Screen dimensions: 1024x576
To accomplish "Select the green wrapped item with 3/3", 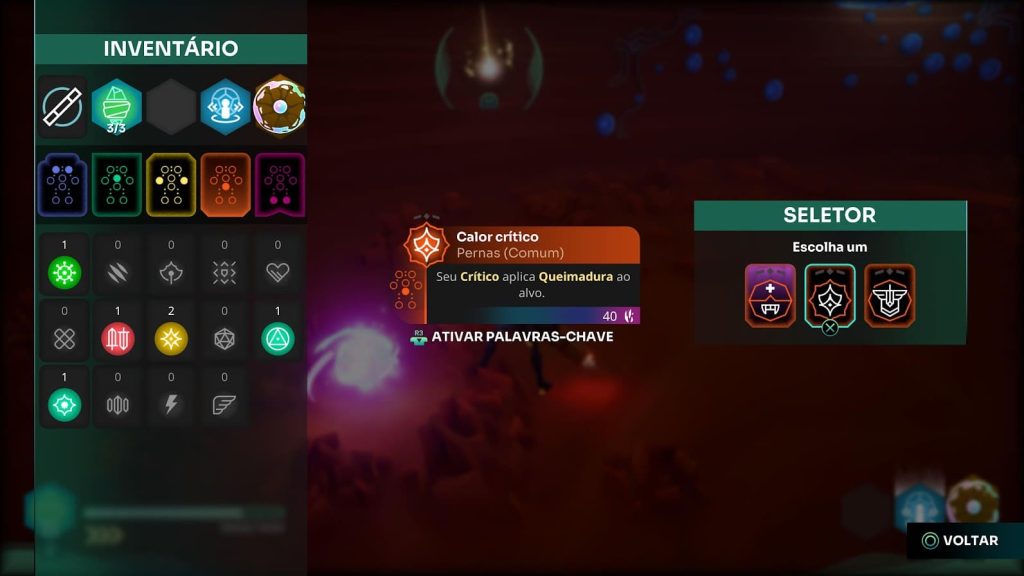I will pos(117,106).
